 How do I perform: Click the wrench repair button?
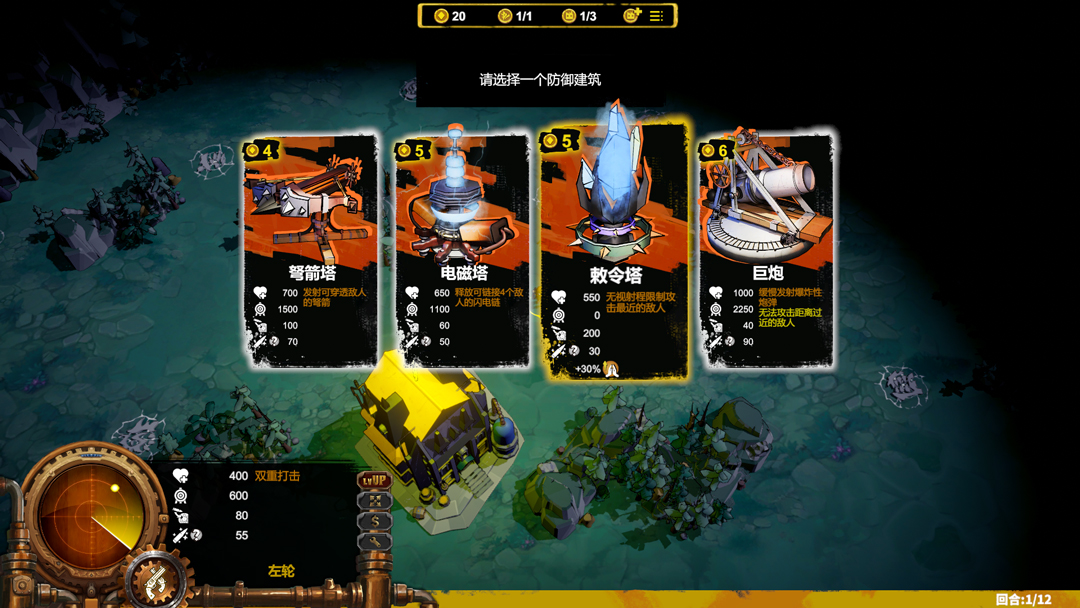[x=374, y=541]
